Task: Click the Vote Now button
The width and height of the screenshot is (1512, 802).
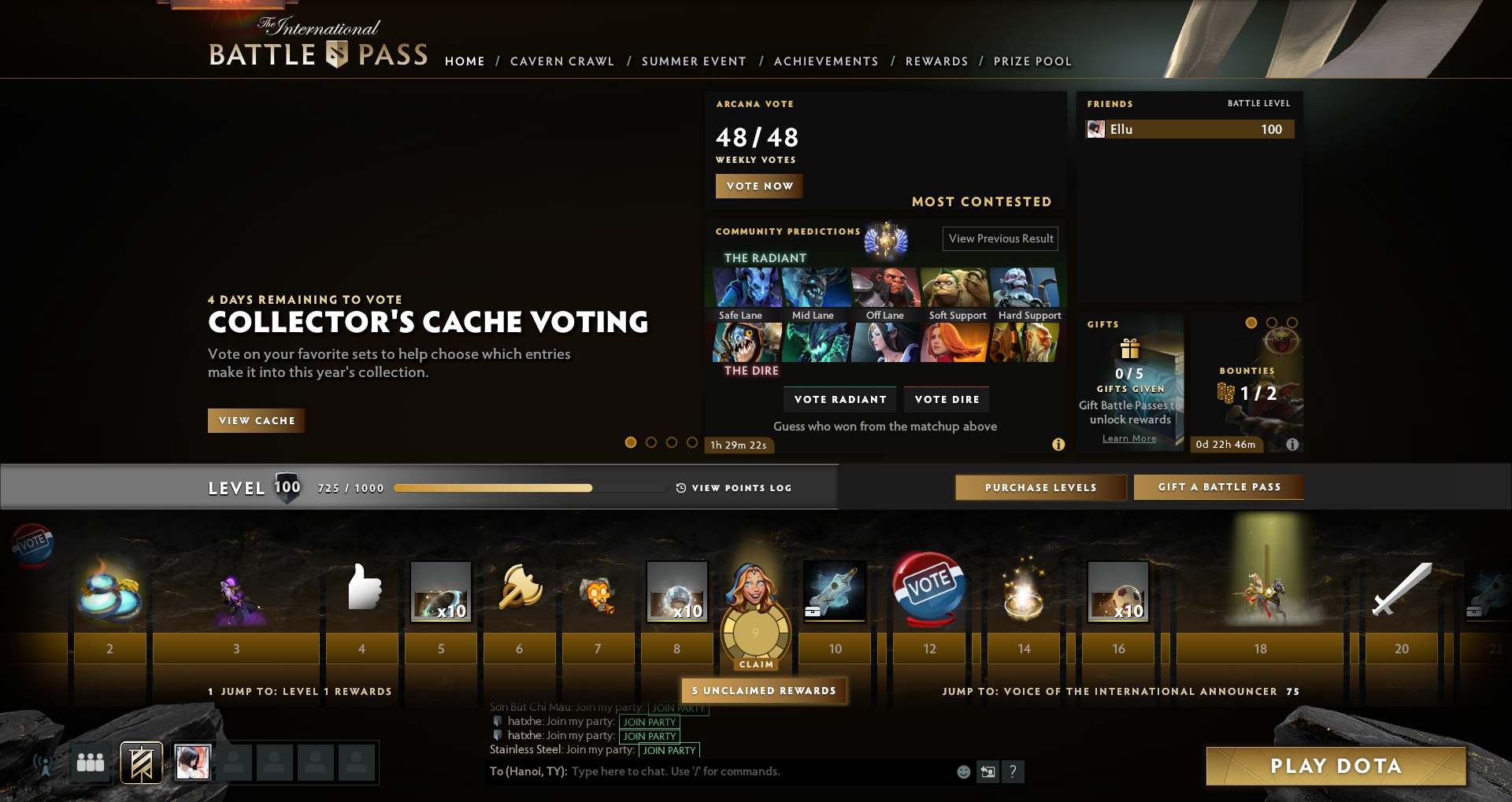Action: (x=758, y=186)
